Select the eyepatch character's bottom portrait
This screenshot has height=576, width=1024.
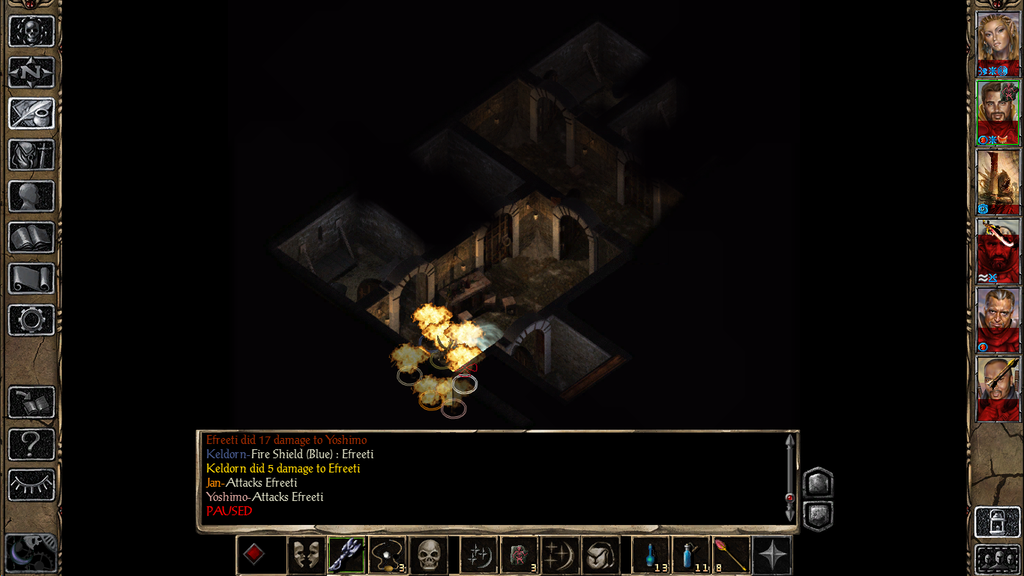[997, 388]
